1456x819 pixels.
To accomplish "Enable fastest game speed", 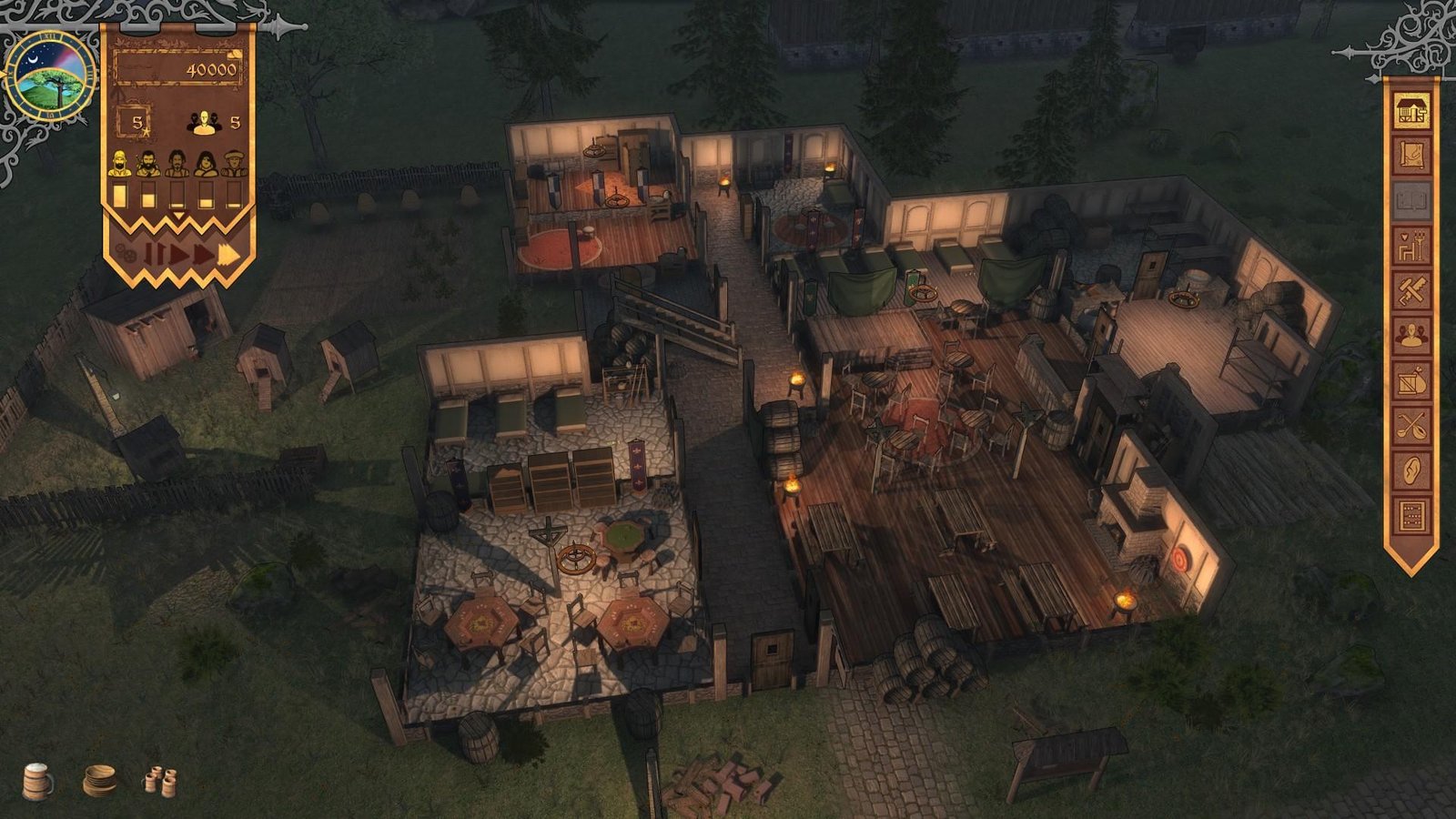I will (225, 255).
